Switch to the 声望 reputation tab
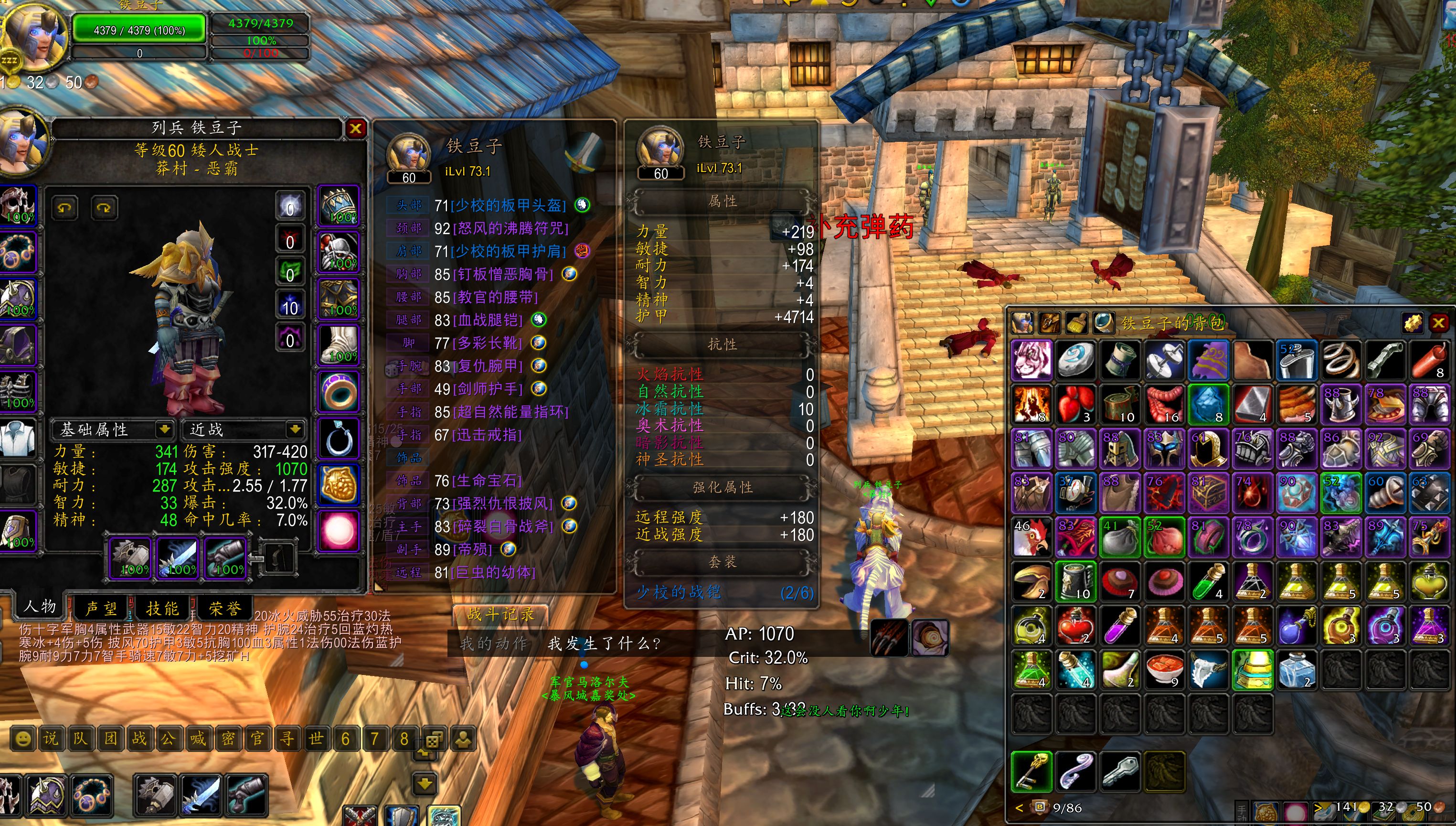 (101, 609)
